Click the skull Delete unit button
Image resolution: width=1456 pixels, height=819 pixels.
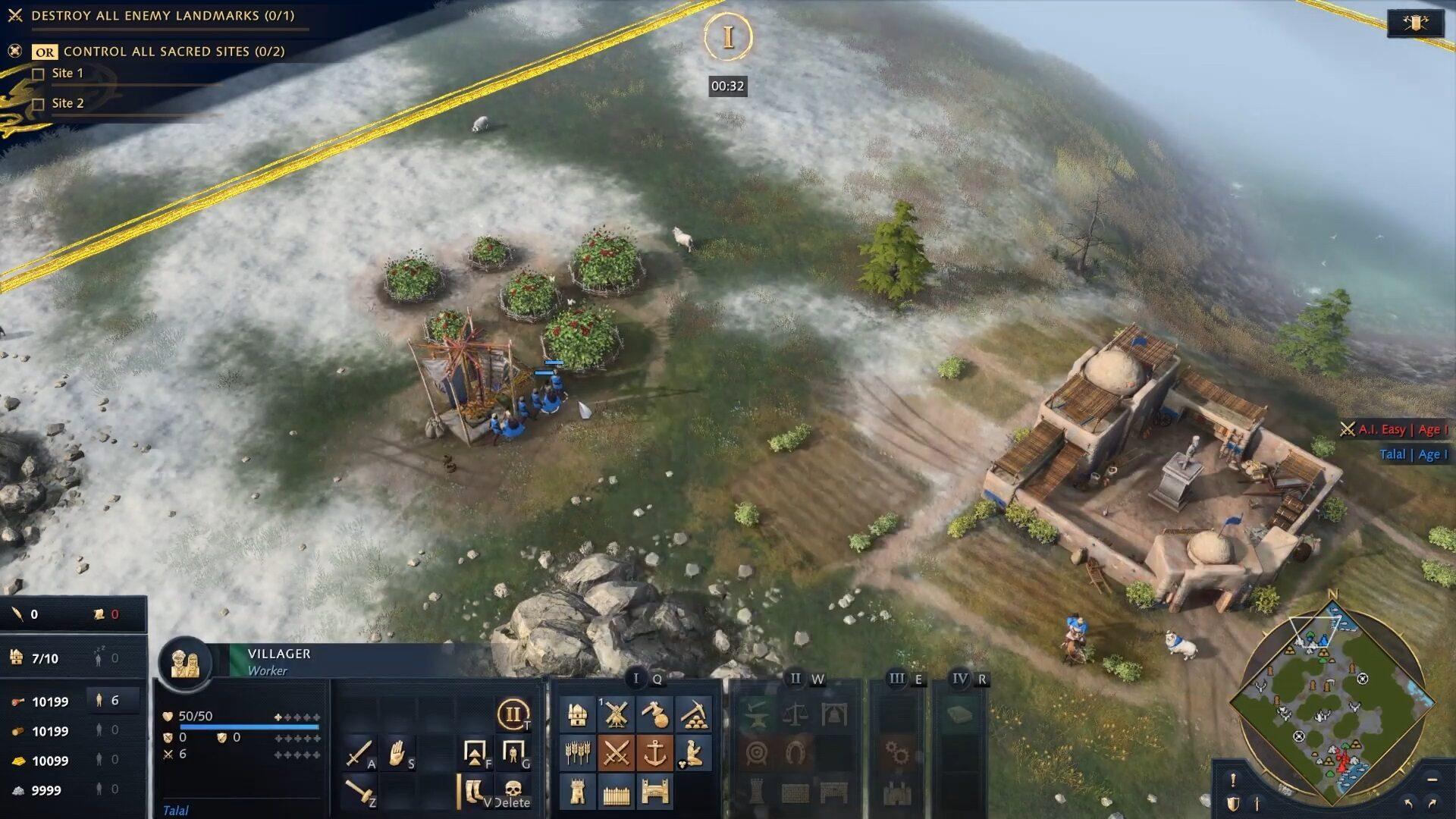pos(513,791)
